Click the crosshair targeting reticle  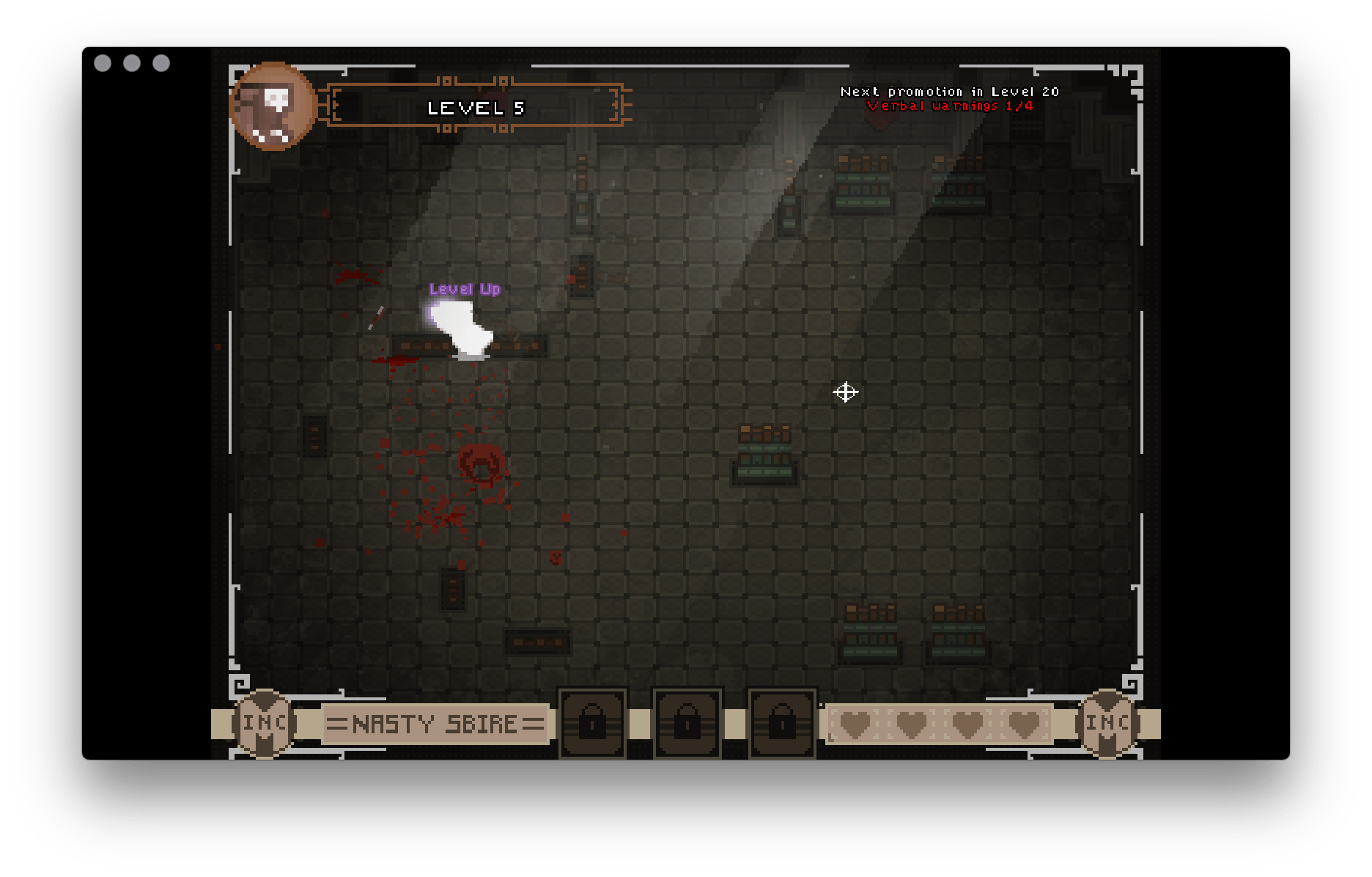[847, 393]
